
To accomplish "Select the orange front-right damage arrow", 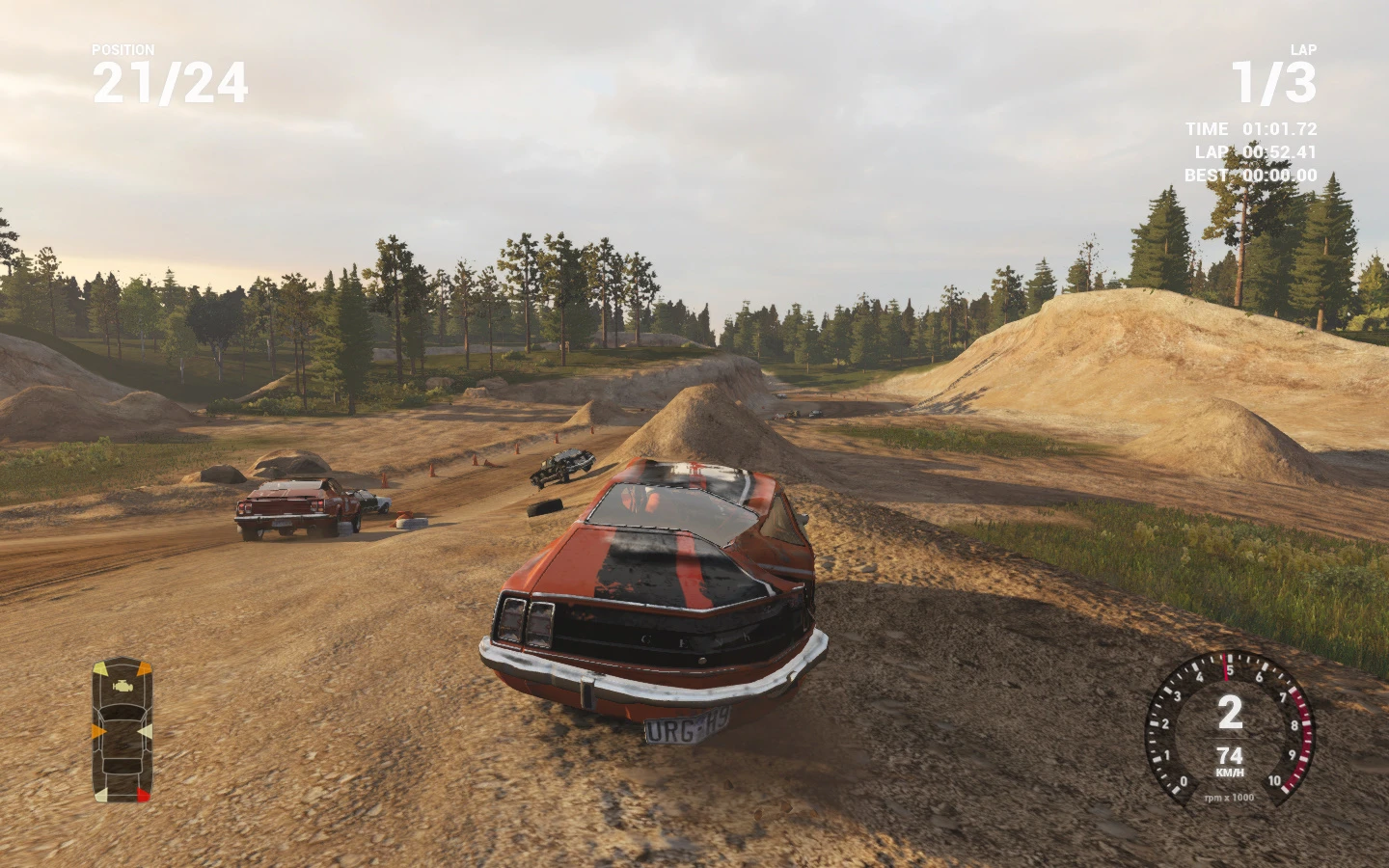I will pyautogui.click(x=145, y=669).
